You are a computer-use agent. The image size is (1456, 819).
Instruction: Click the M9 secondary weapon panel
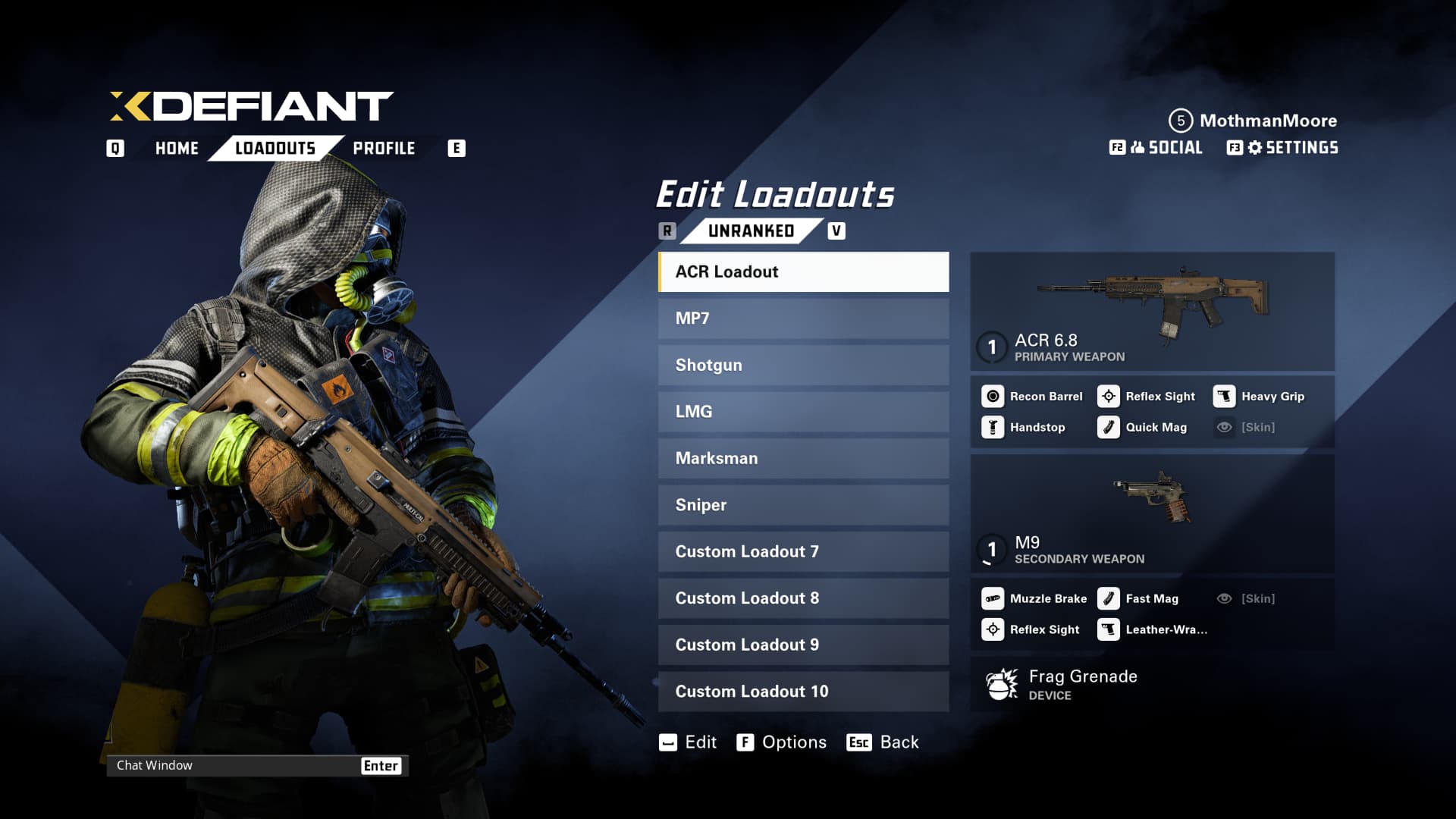(x=1152, y=513)
